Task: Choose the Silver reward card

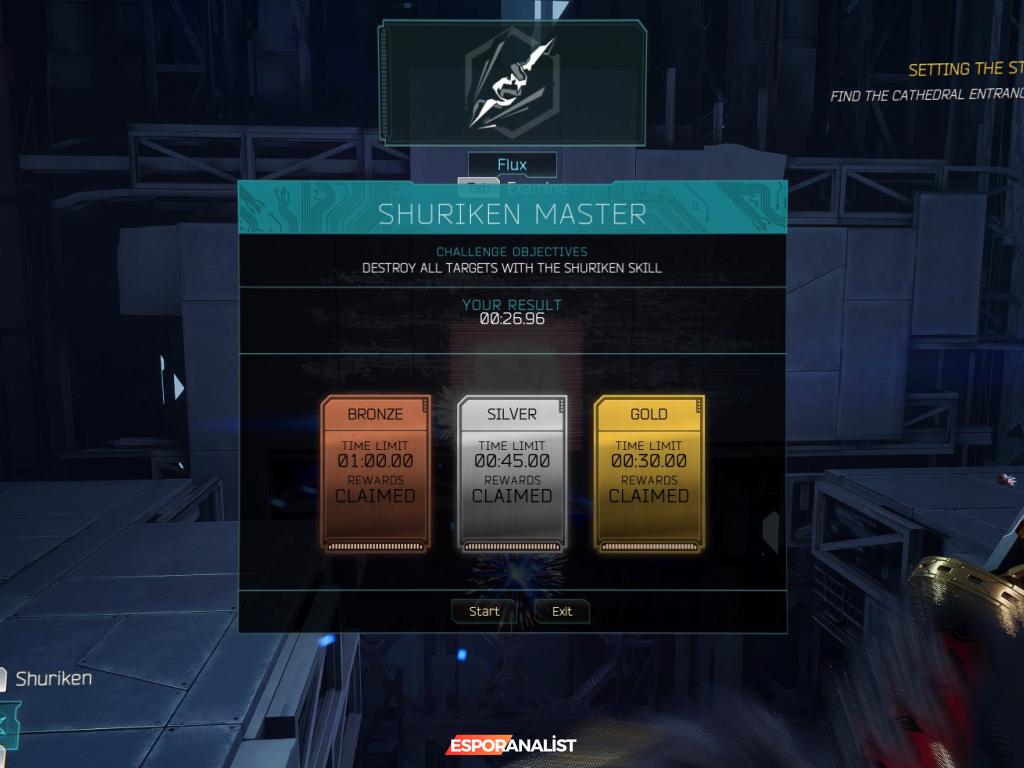Action: pos(512,472)
